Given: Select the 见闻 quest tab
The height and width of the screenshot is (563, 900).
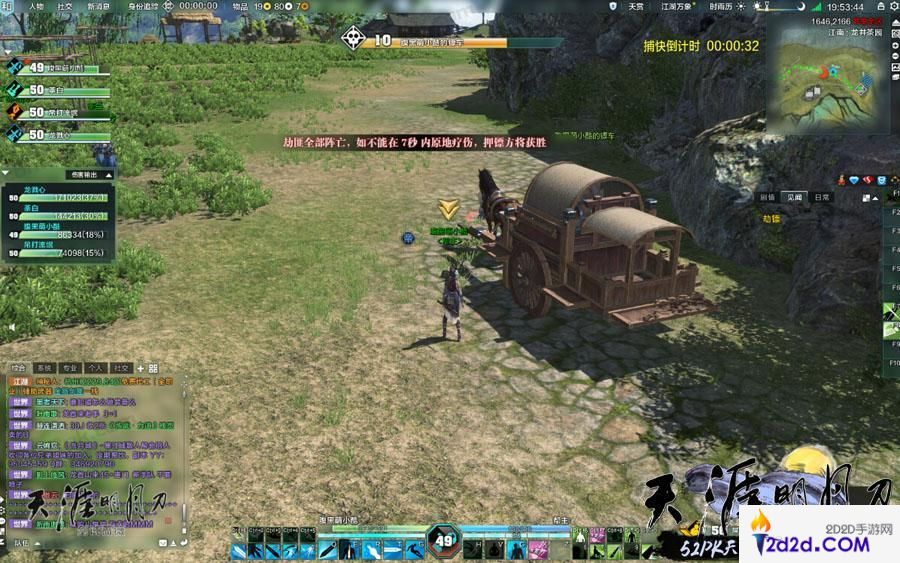Looking at the screenshot, I should coord(794,198).
